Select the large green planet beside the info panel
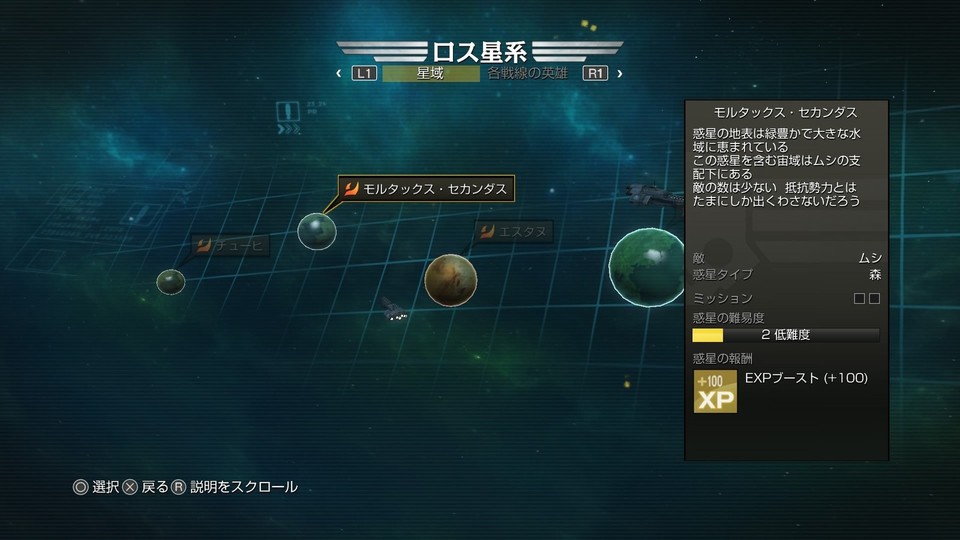The height and width of the screenshot is (540, 960). tap(646, 267)
